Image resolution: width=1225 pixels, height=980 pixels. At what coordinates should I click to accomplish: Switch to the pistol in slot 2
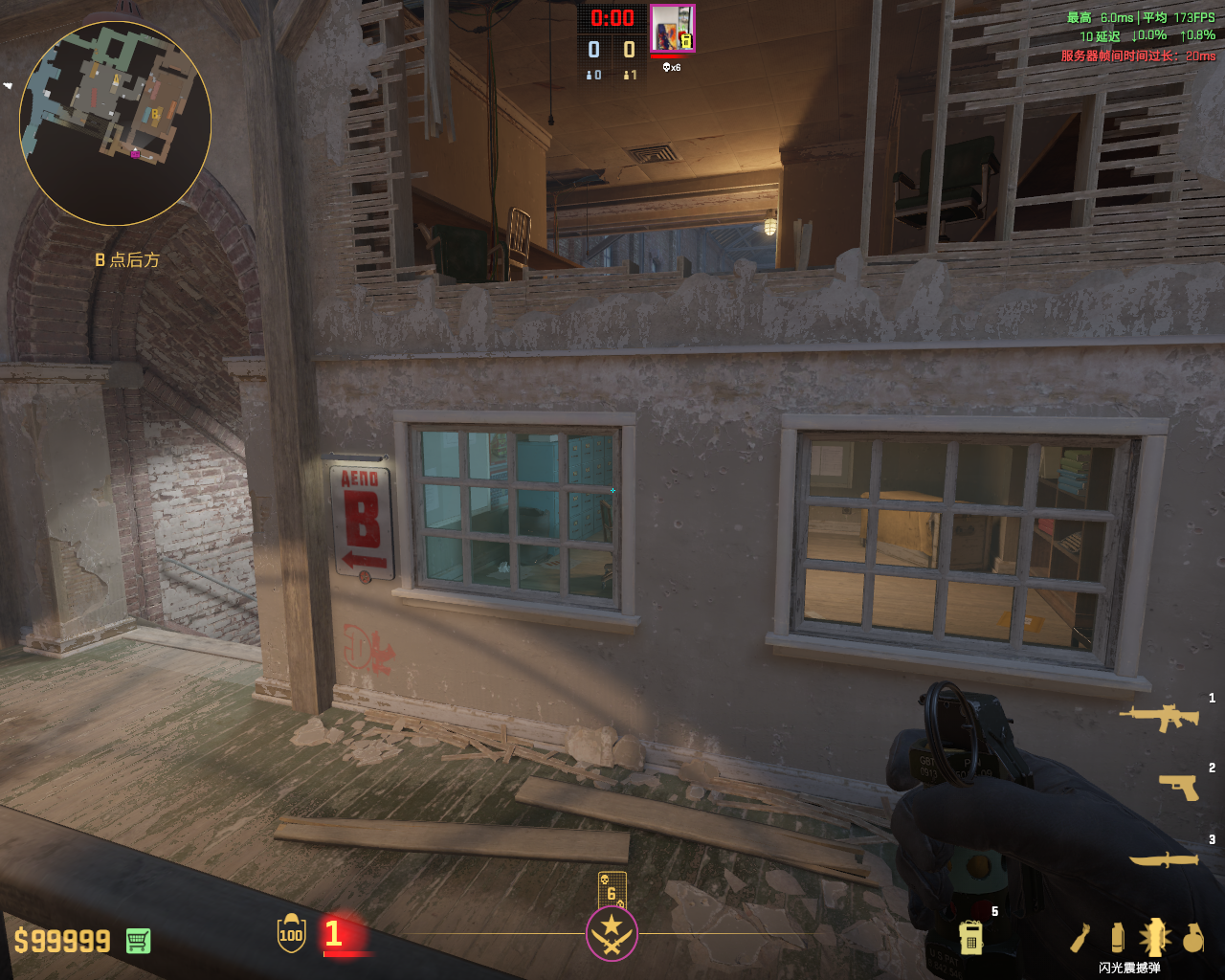[1178, 787]
